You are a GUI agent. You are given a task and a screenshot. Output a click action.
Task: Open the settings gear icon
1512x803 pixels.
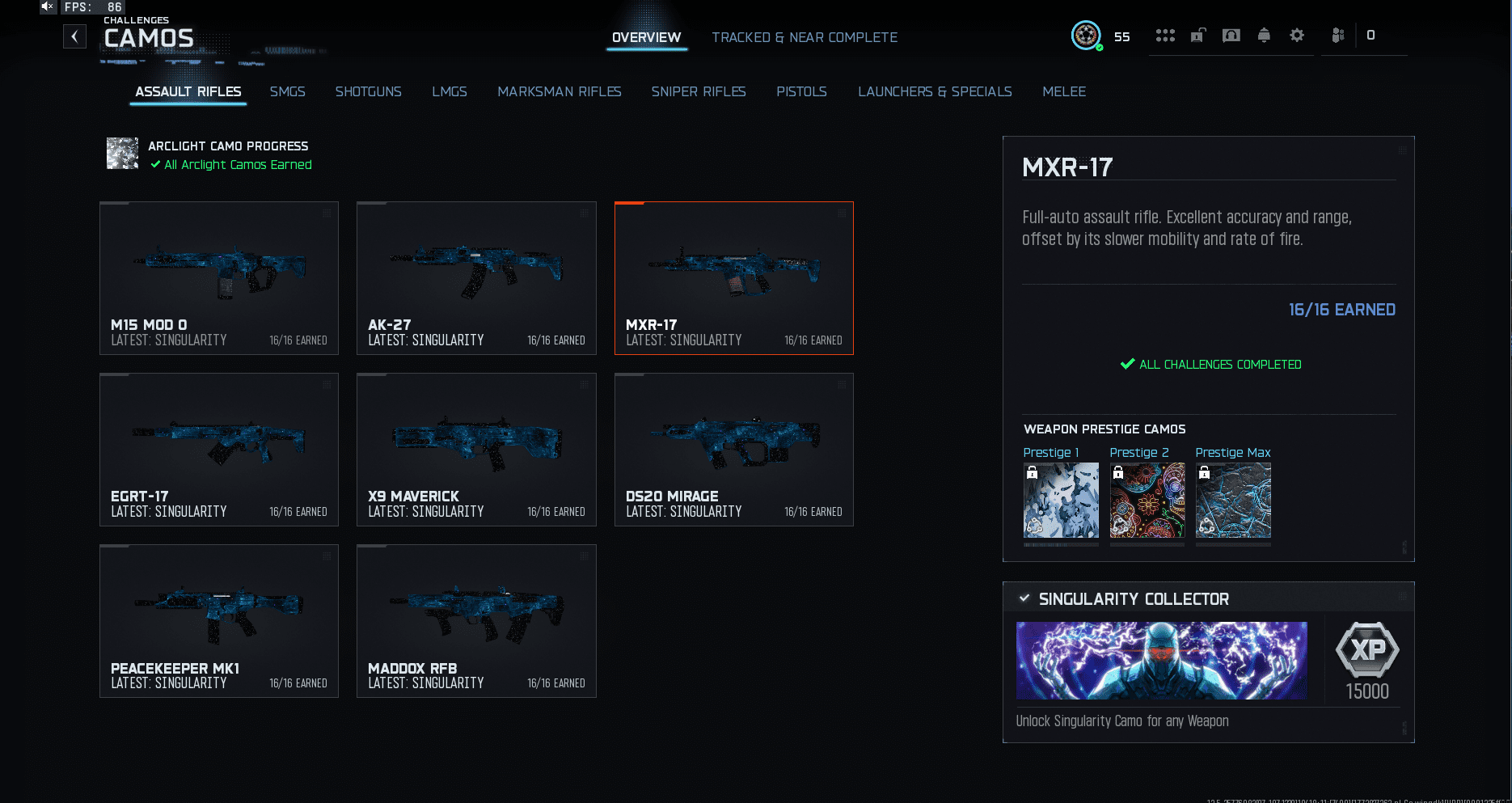1295,35
